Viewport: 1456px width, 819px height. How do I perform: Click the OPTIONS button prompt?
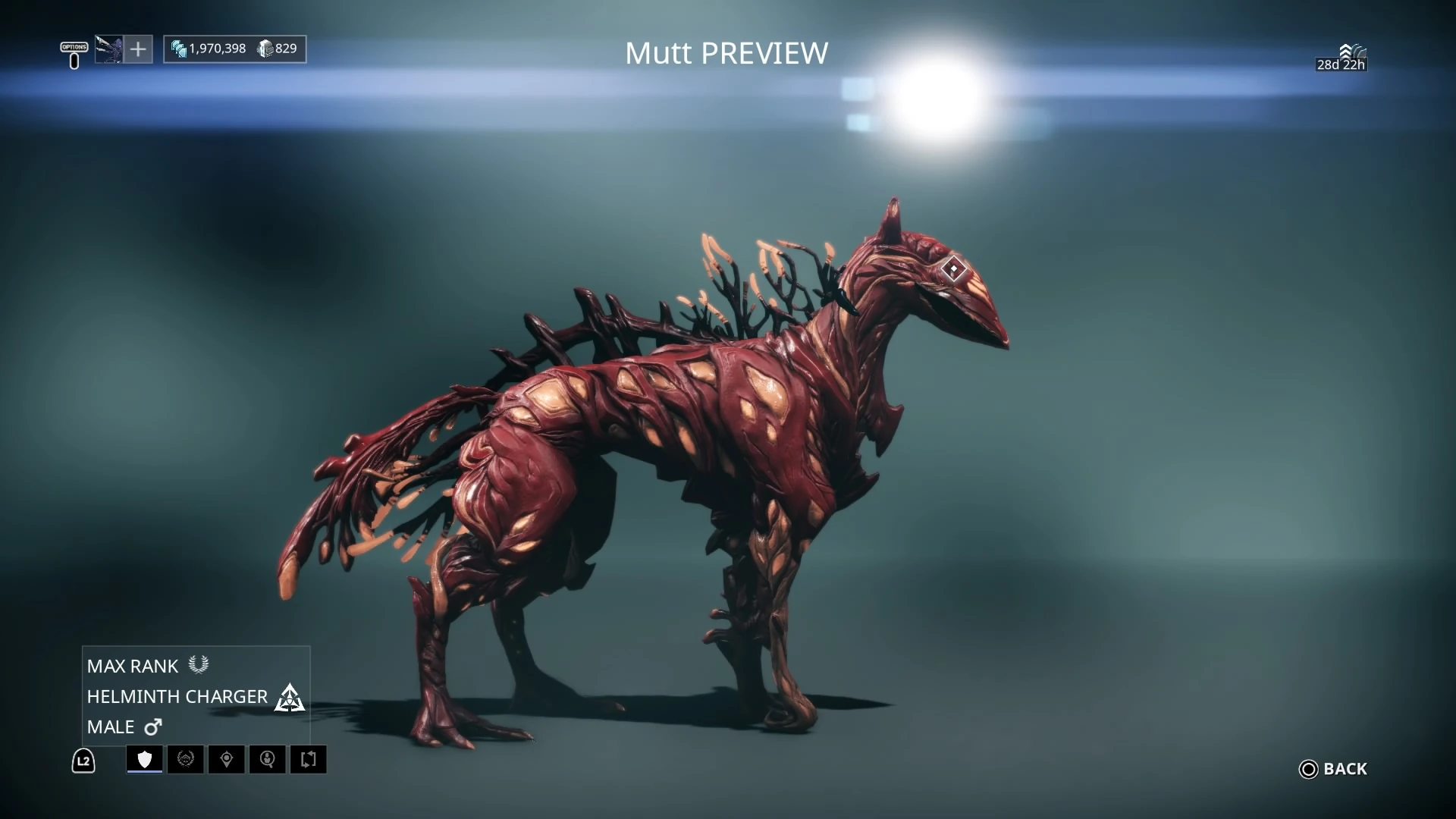pyautogui.click(x=74, y=48)
